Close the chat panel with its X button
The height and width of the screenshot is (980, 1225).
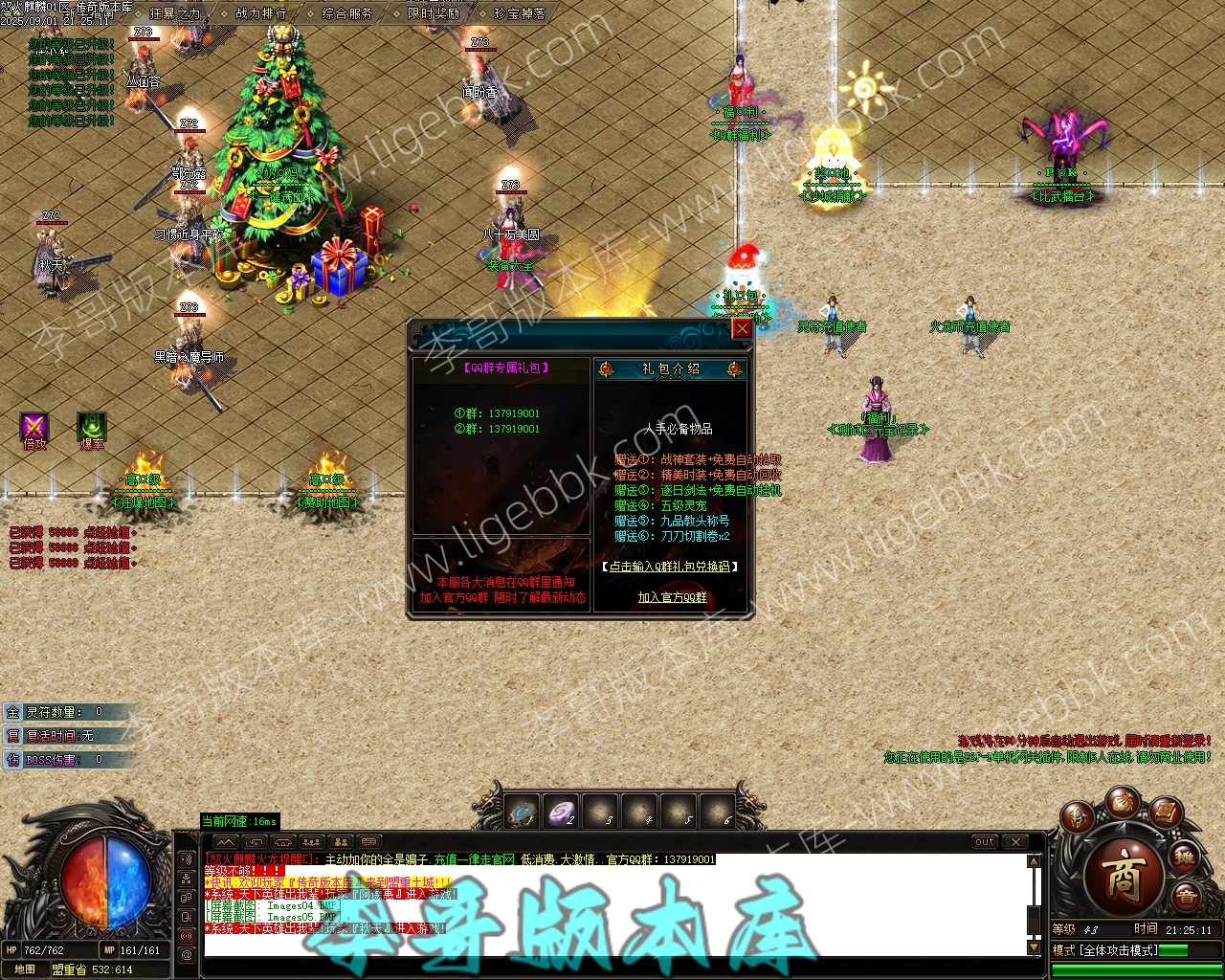pyautogui.click(x=1014, y=842)
